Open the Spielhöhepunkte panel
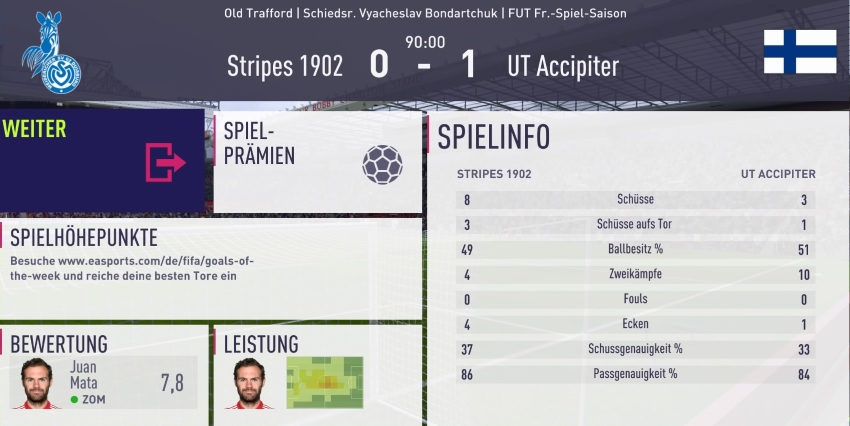 (210, 267)
